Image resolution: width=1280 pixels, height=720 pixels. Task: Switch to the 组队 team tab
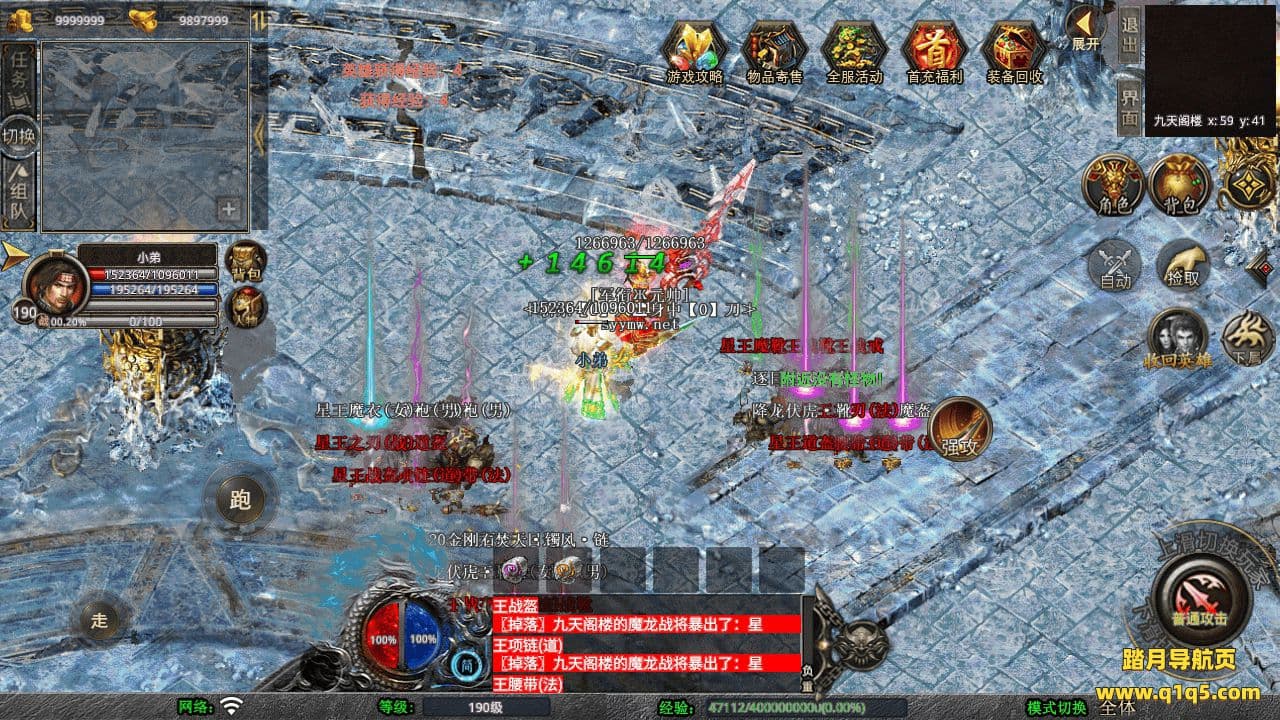[x=18, y=197]
